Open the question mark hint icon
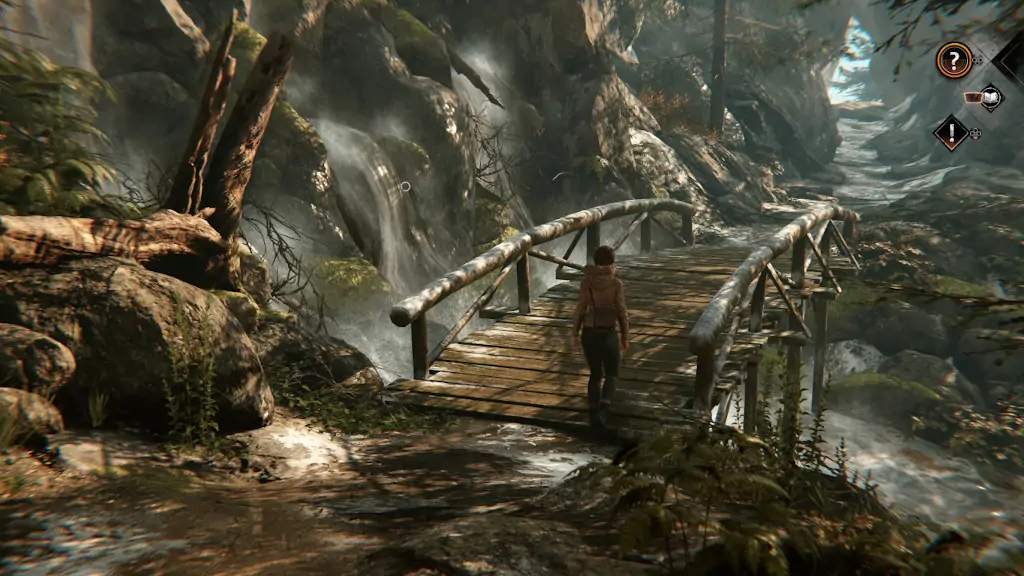This screenshot has height=576, width=1024. (953, 61)
